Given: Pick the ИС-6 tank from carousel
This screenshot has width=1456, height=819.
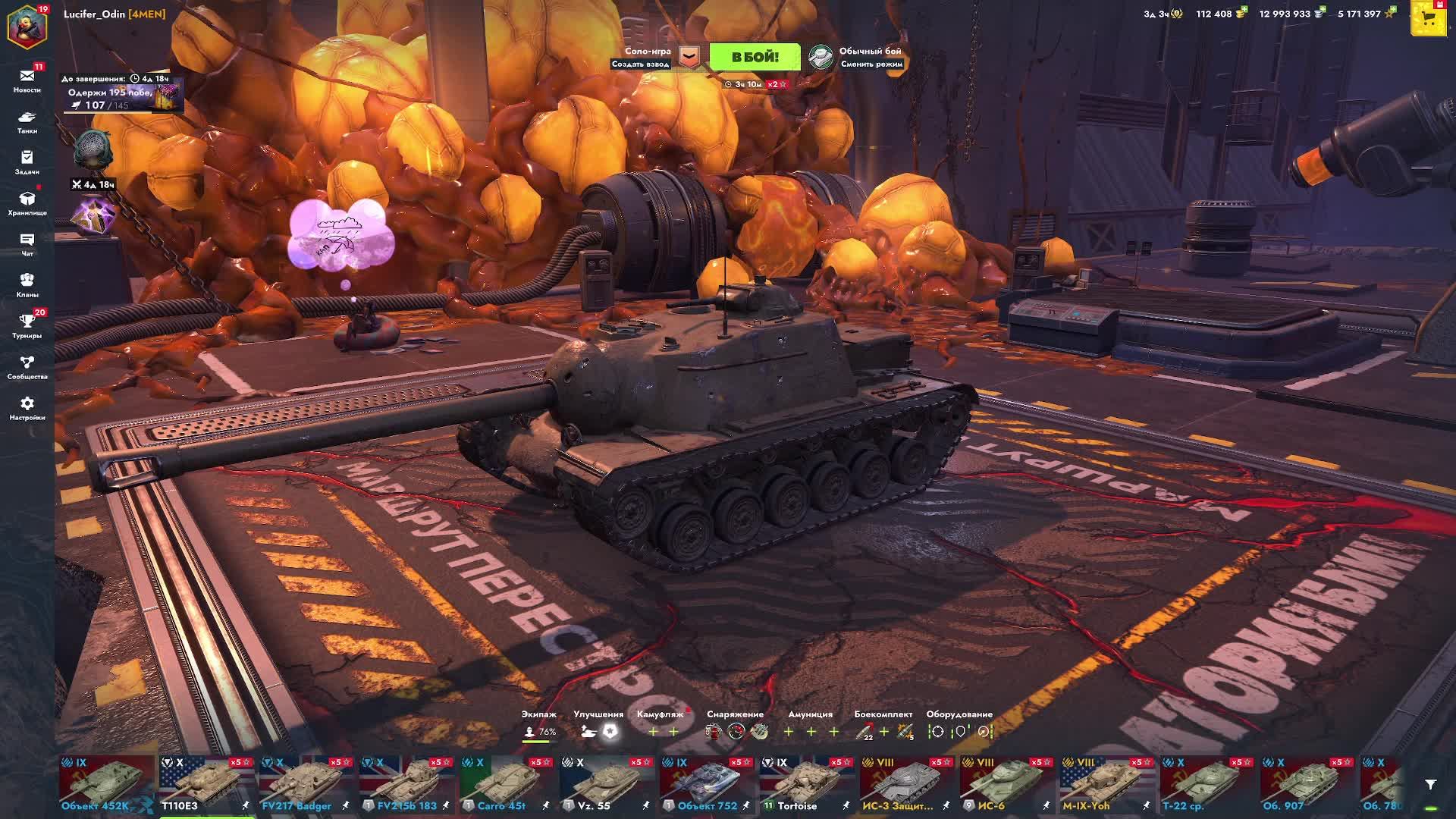Looking at the screenshot, I should tap(1007, 784).
